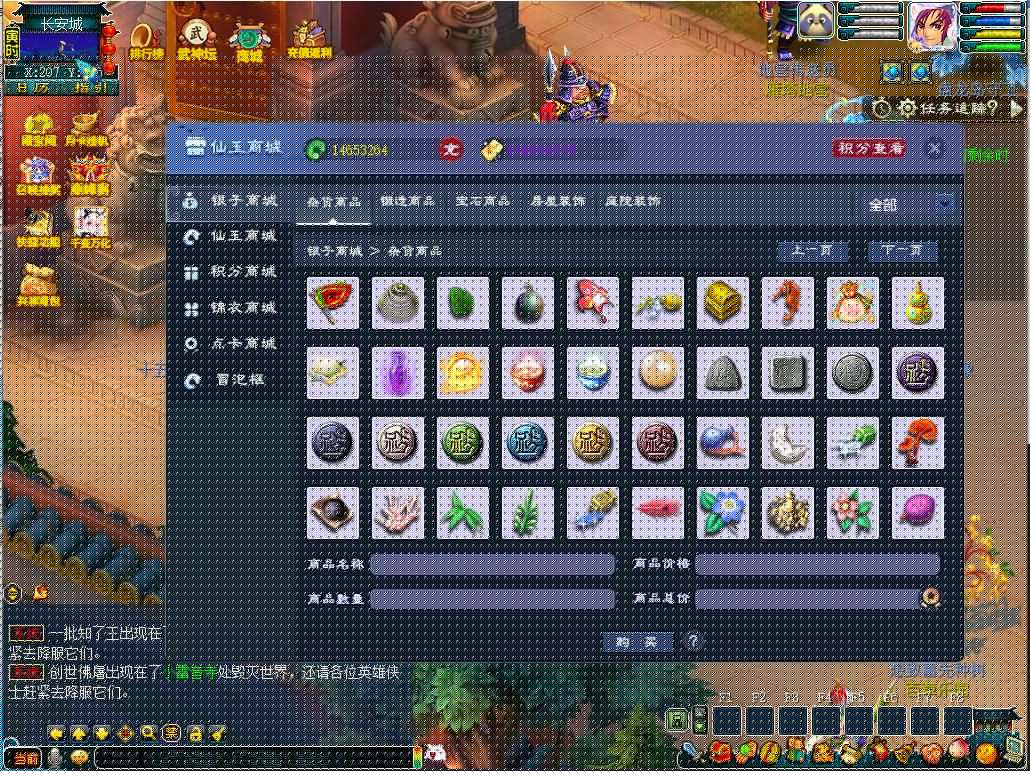This screenshot has width=1030, height=771.
Task: Select the blue flower item
Action: 723,513
